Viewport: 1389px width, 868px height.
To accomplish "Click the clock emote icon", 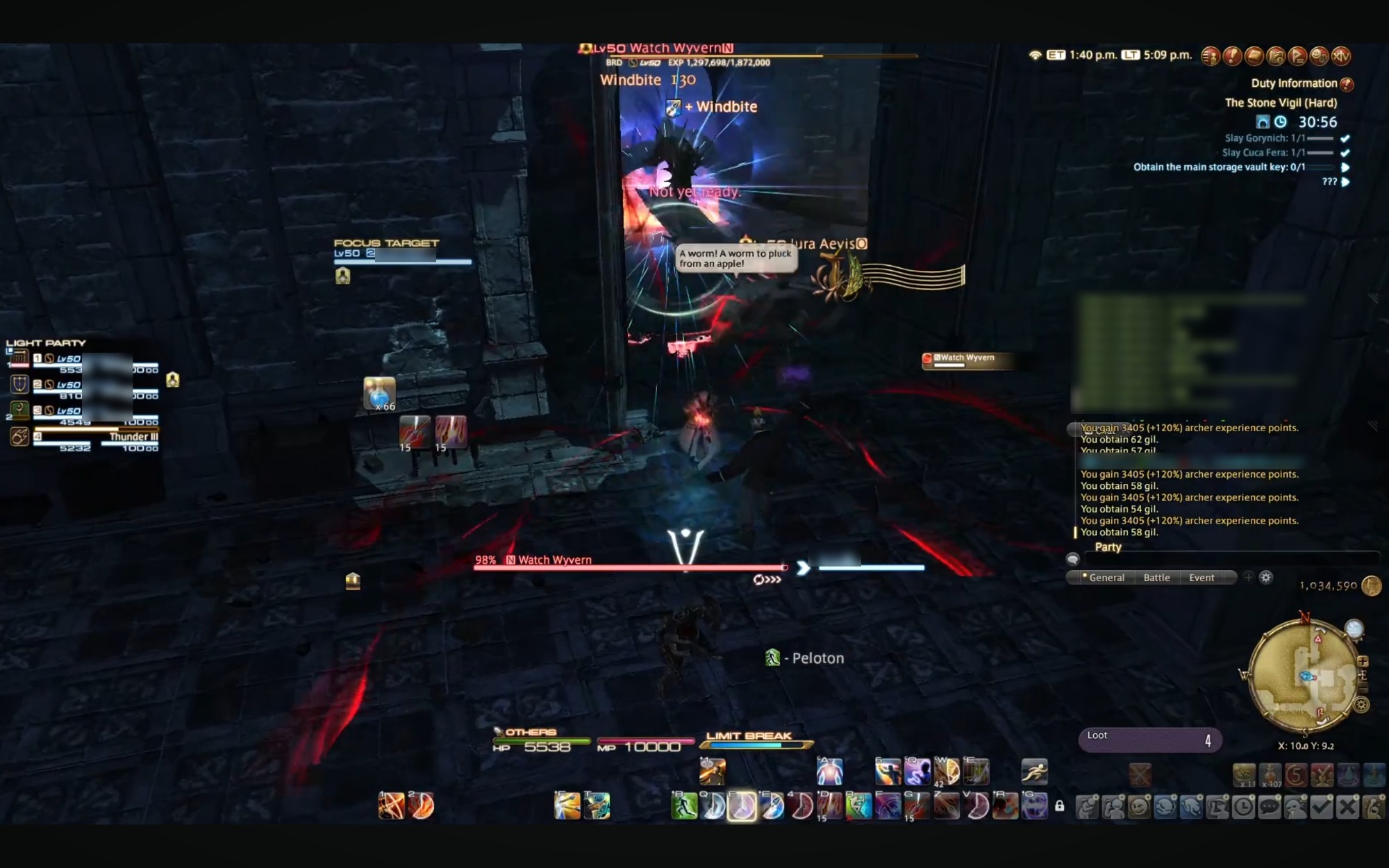I will pos(1243,806).
